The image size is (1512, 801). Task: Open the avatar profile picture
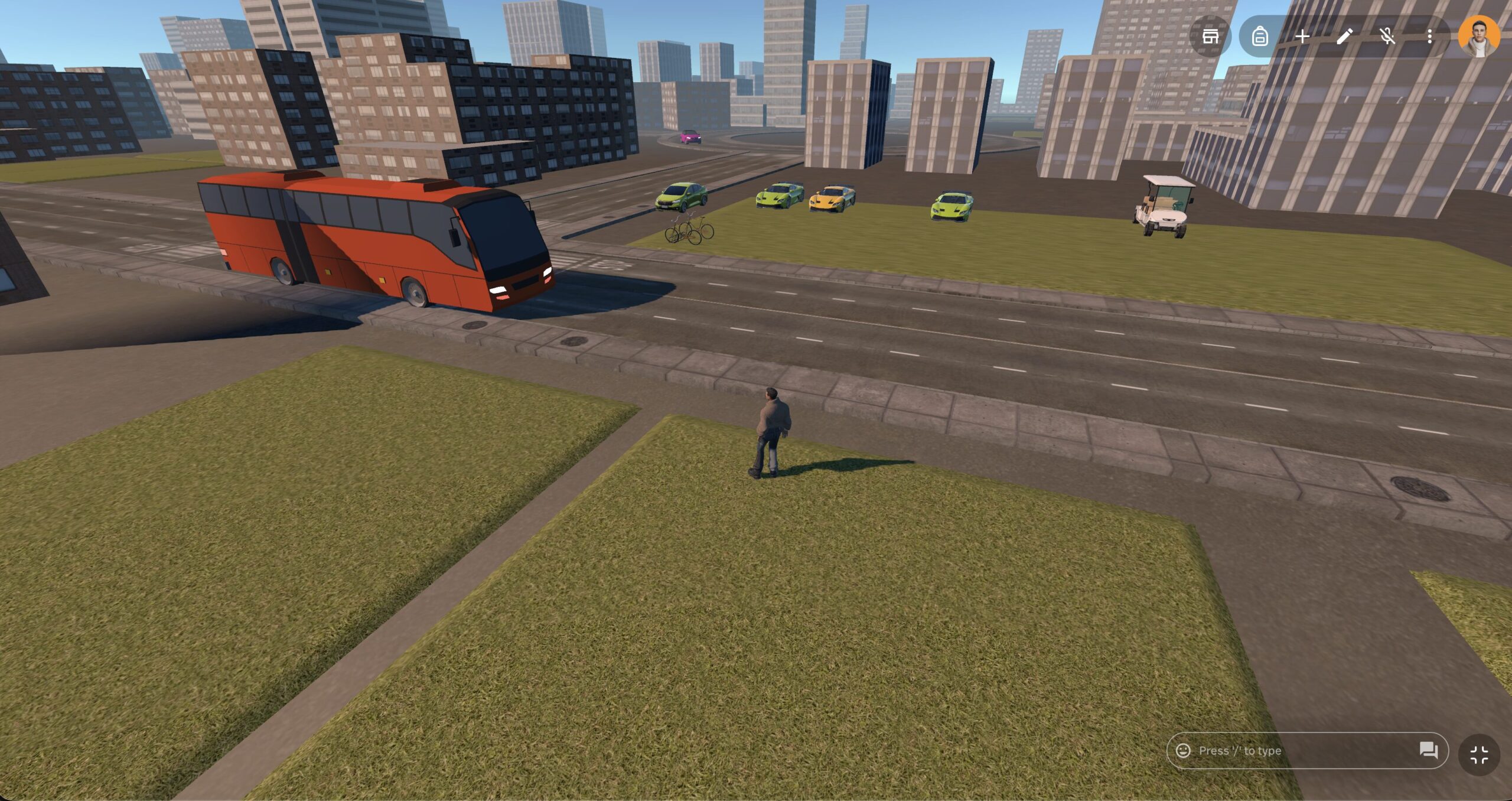[x=1478, y=37]
